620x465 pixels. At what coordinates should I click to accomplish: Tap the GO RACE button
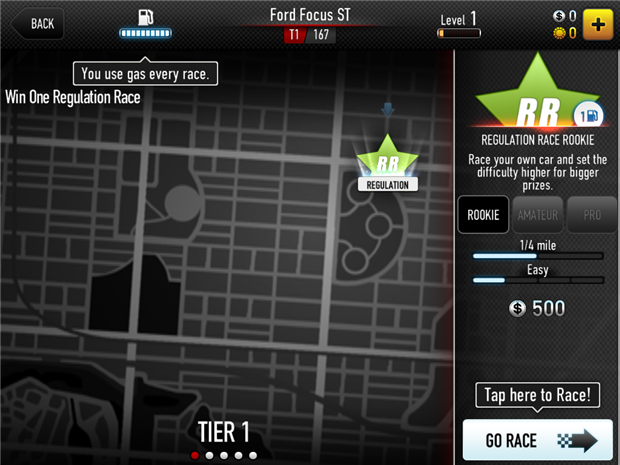coord(537,441)
